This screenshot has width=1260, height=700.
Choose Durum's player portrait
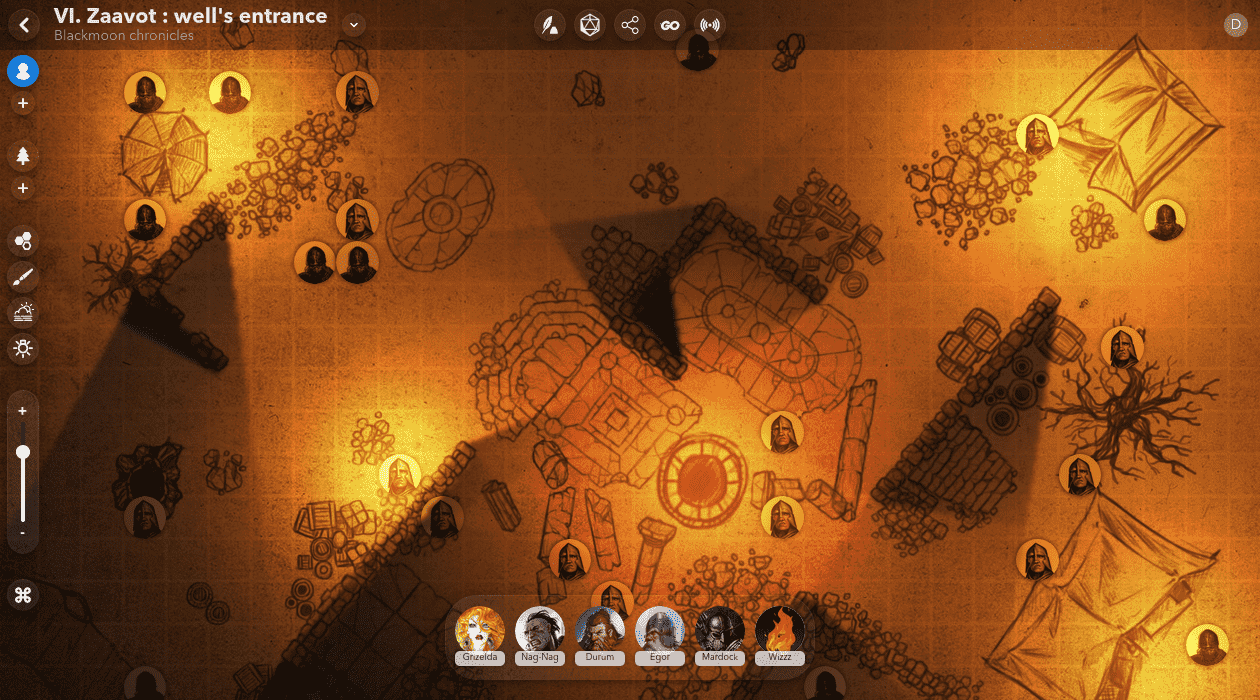tap(600, 630)
